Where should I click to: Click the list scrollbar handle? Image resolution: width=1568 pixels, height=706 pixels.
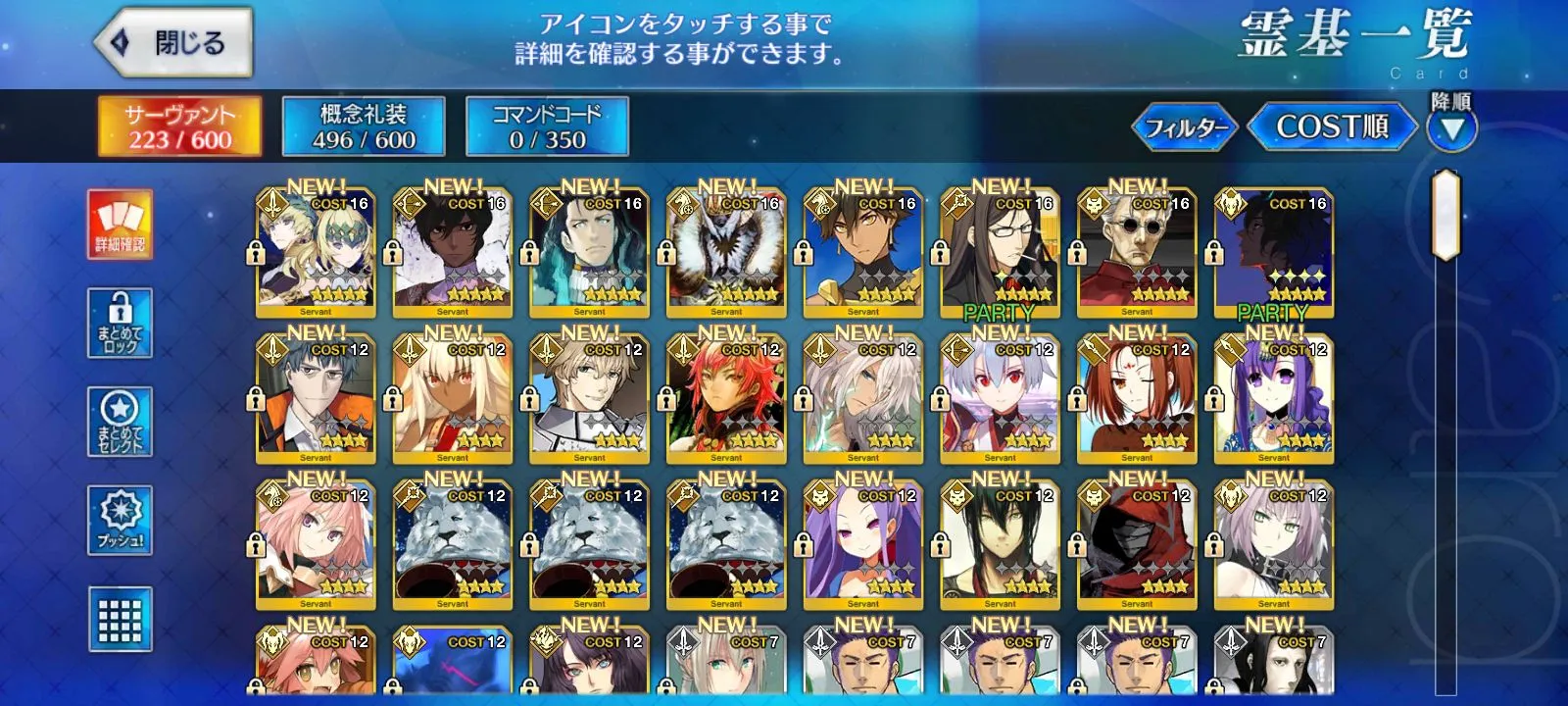click(x=1446, y=216)
